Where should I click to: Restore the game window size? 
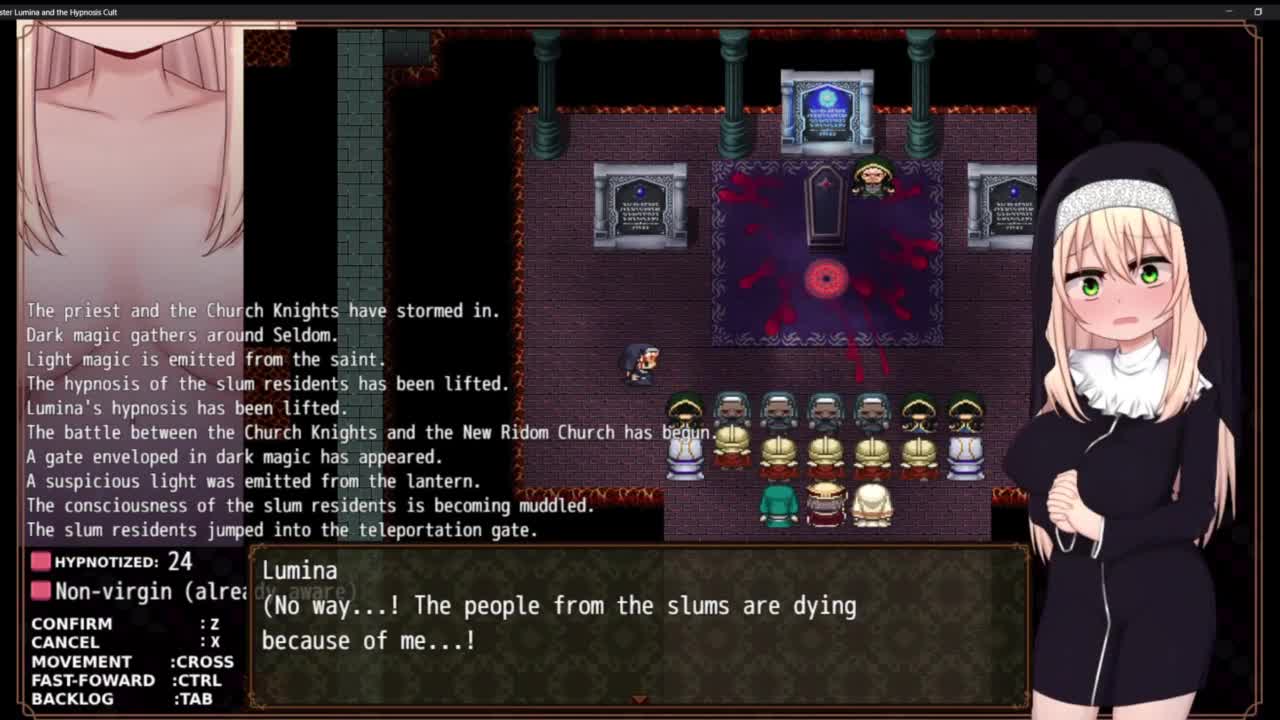tap(1258, 12)
